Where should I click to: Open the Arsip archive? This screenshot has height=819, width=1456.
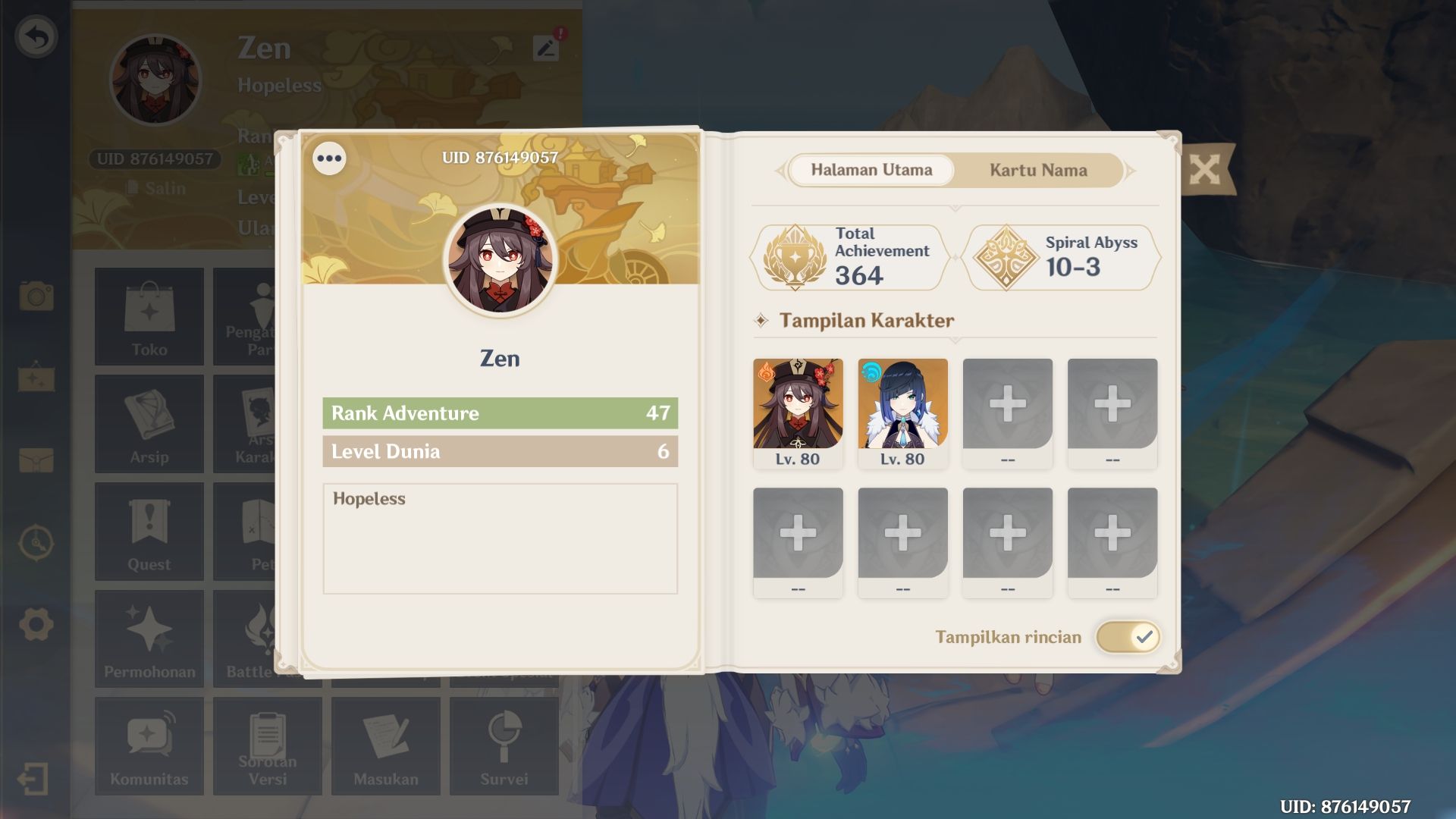149,424
